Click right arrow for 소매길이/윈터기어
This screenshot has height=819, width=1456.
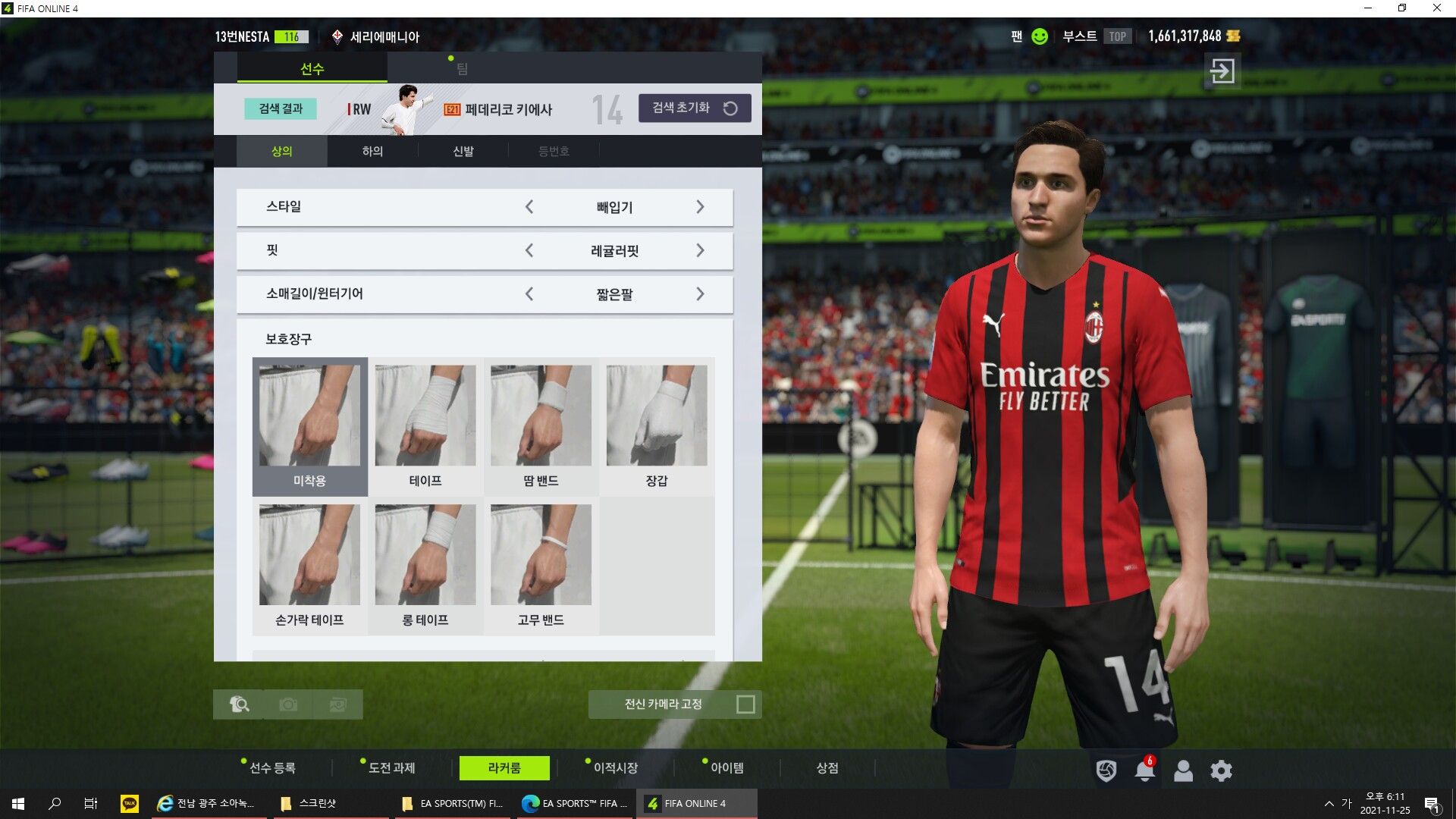point(700,294)
